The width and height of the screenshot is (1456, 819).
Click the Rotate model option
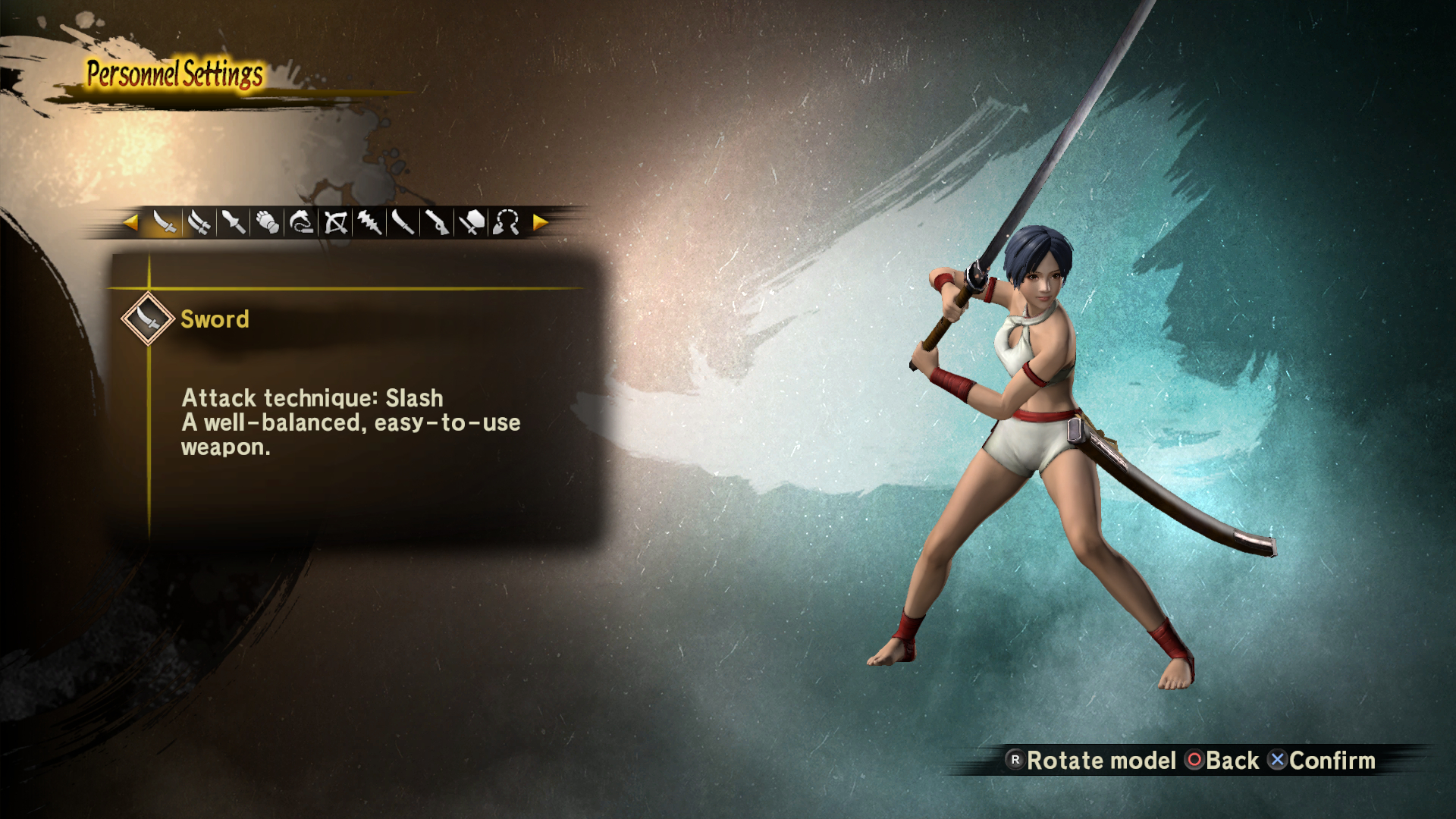pos(1090,761)
